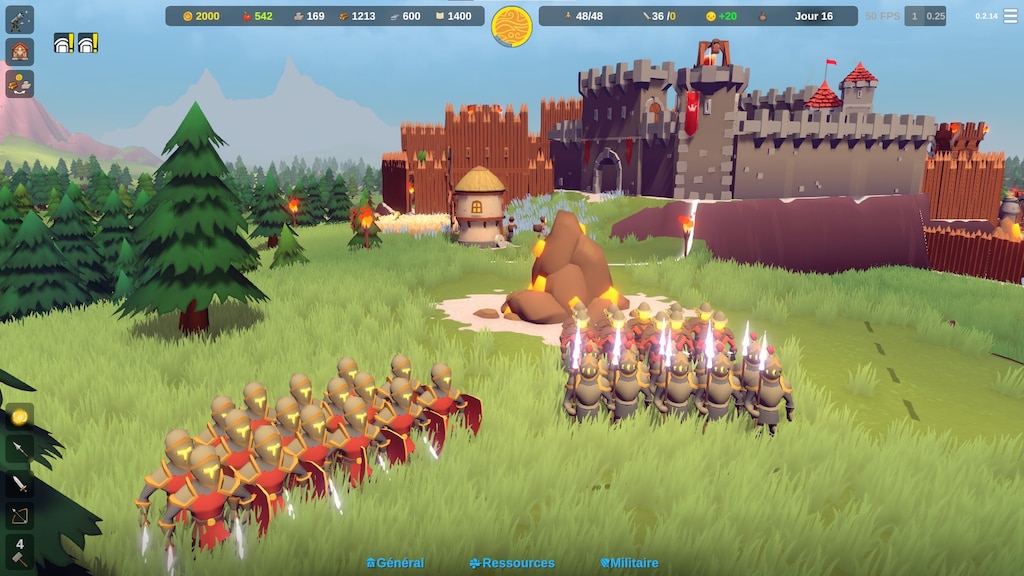This screenshot has height=576, width=1024.
Task: Set game speed to 1
Action: click(914, 16)
